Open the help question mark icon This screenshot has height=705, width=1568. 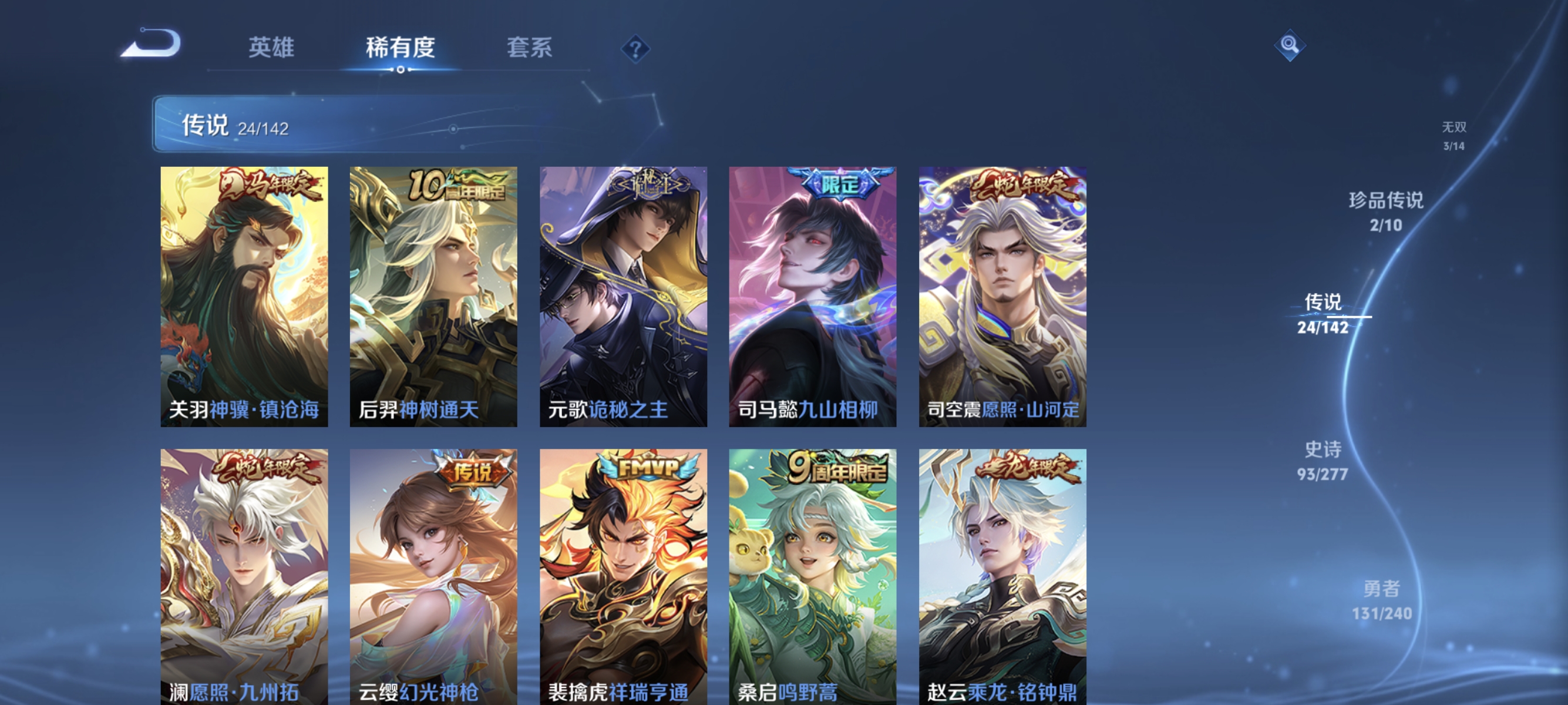point(635,49)
